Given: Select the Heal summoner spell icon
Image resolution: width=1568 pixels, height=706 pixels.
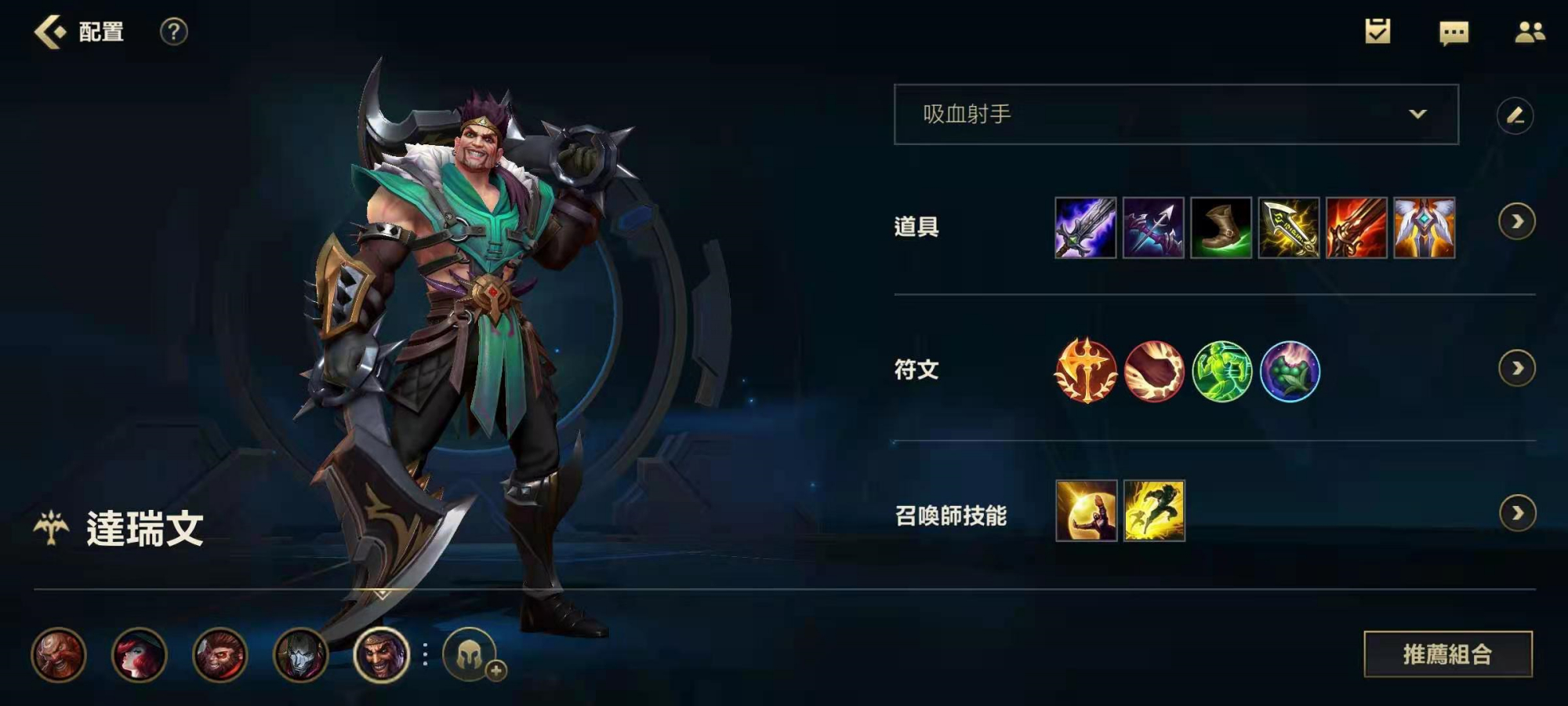Looking at the screenshot, I should point(1086,511).
